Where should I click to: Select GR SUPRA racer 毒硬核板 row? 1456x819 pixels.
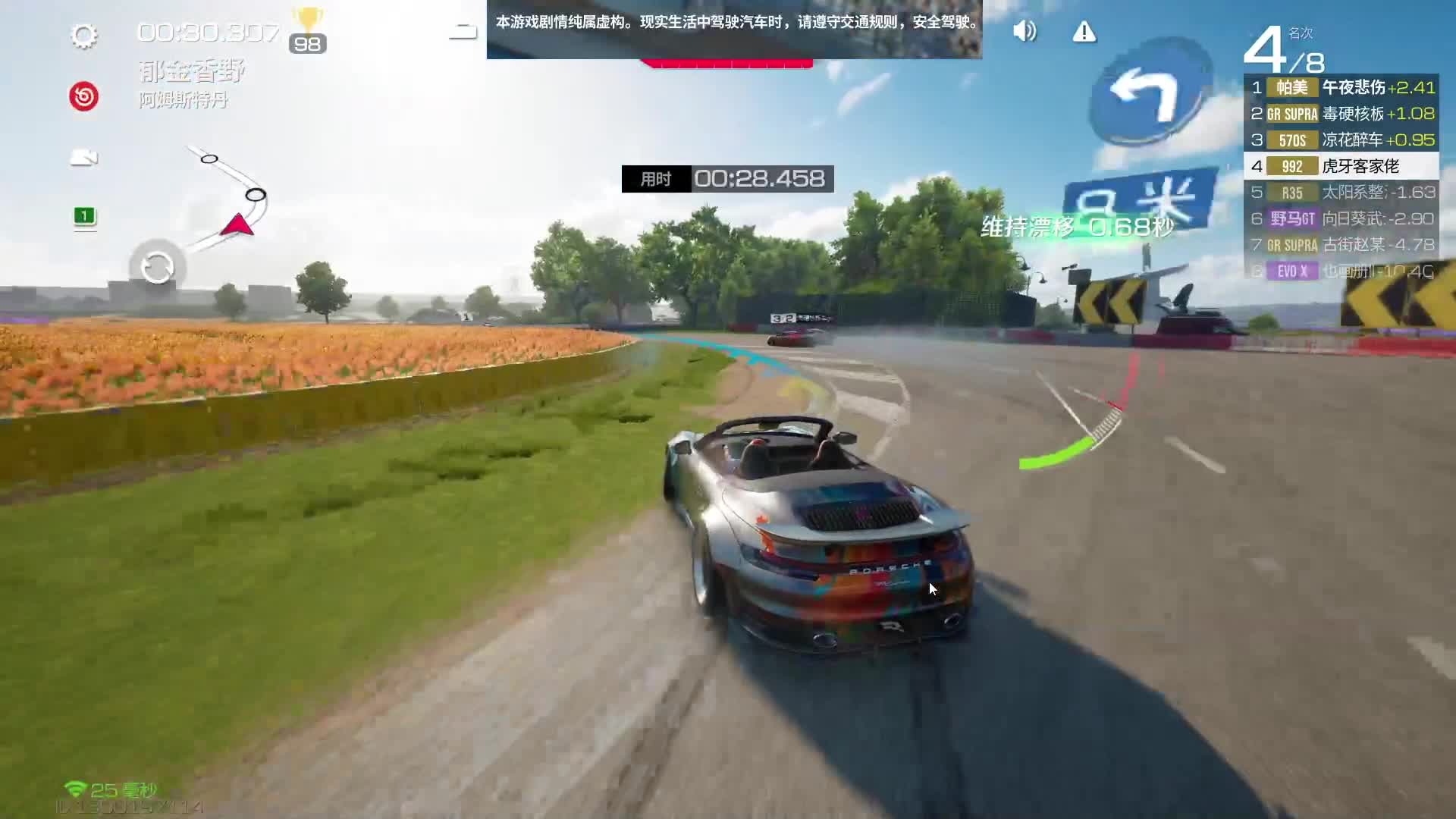coord(1341,114)
